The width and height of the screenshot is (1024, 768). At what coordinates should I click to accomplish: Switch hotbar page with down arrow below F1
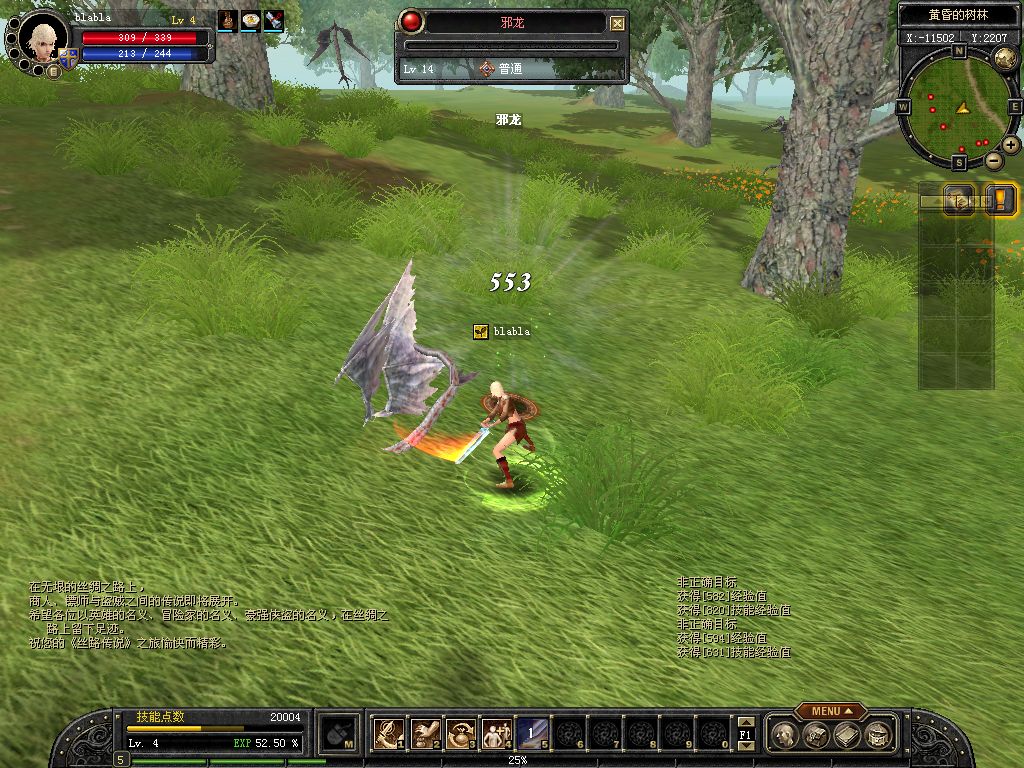(745, 747)
